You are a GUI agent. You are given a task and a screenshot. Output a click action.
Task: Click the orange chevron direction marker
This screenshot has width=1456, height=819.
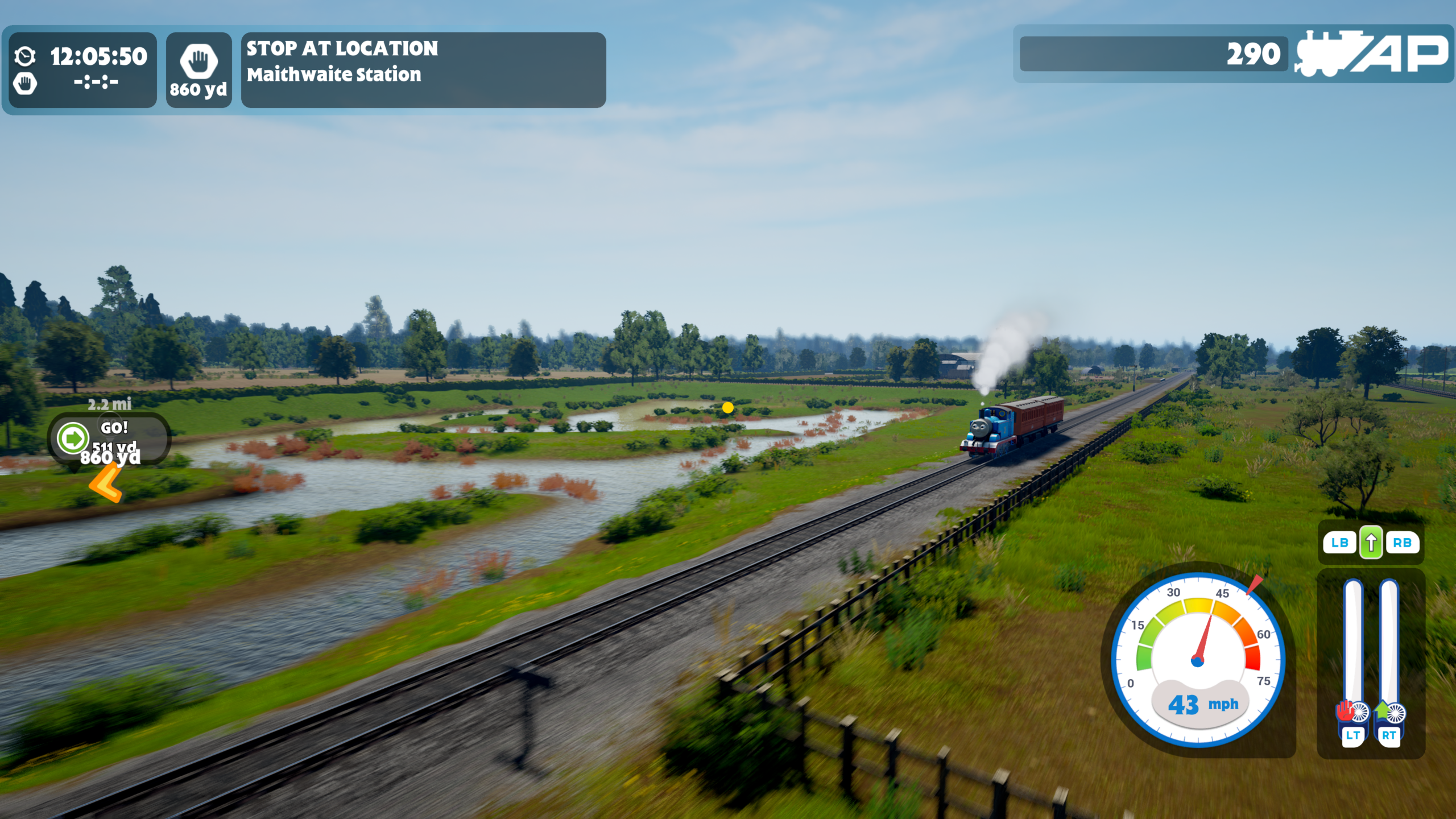(x=106, y=483)
